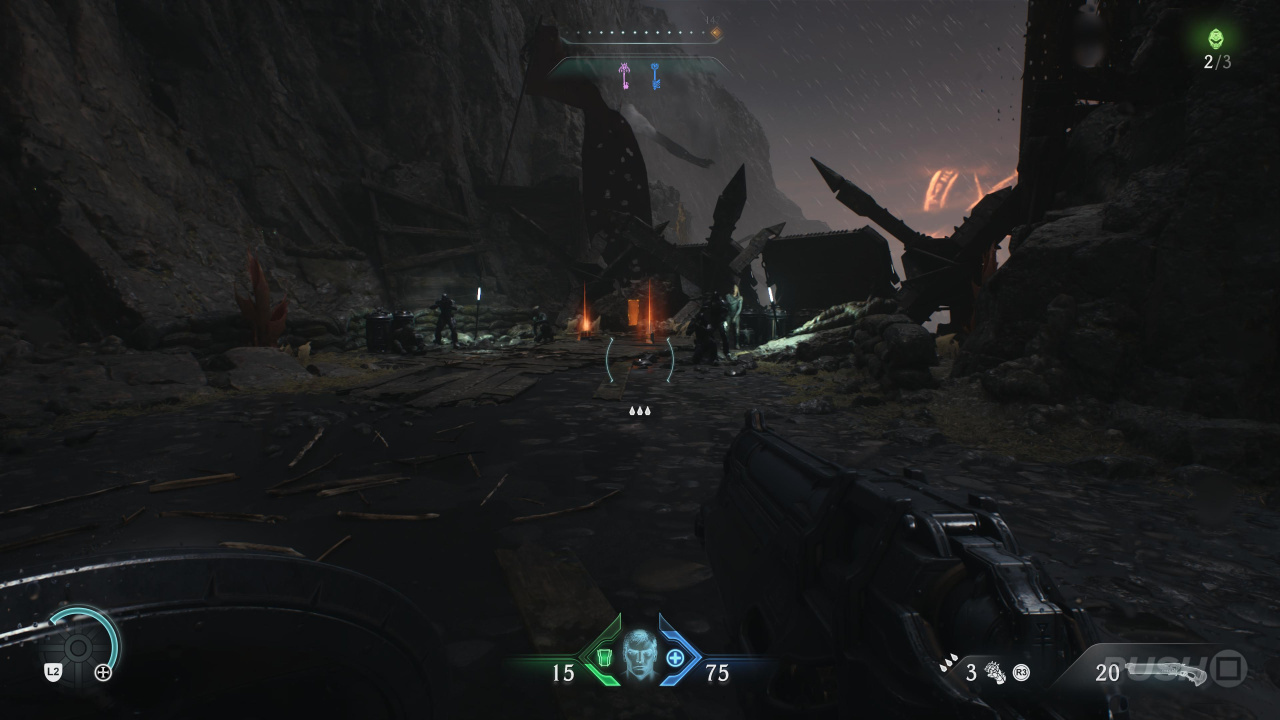Click the blue key icon
The image size is (1280, 720).
(655, 76)
